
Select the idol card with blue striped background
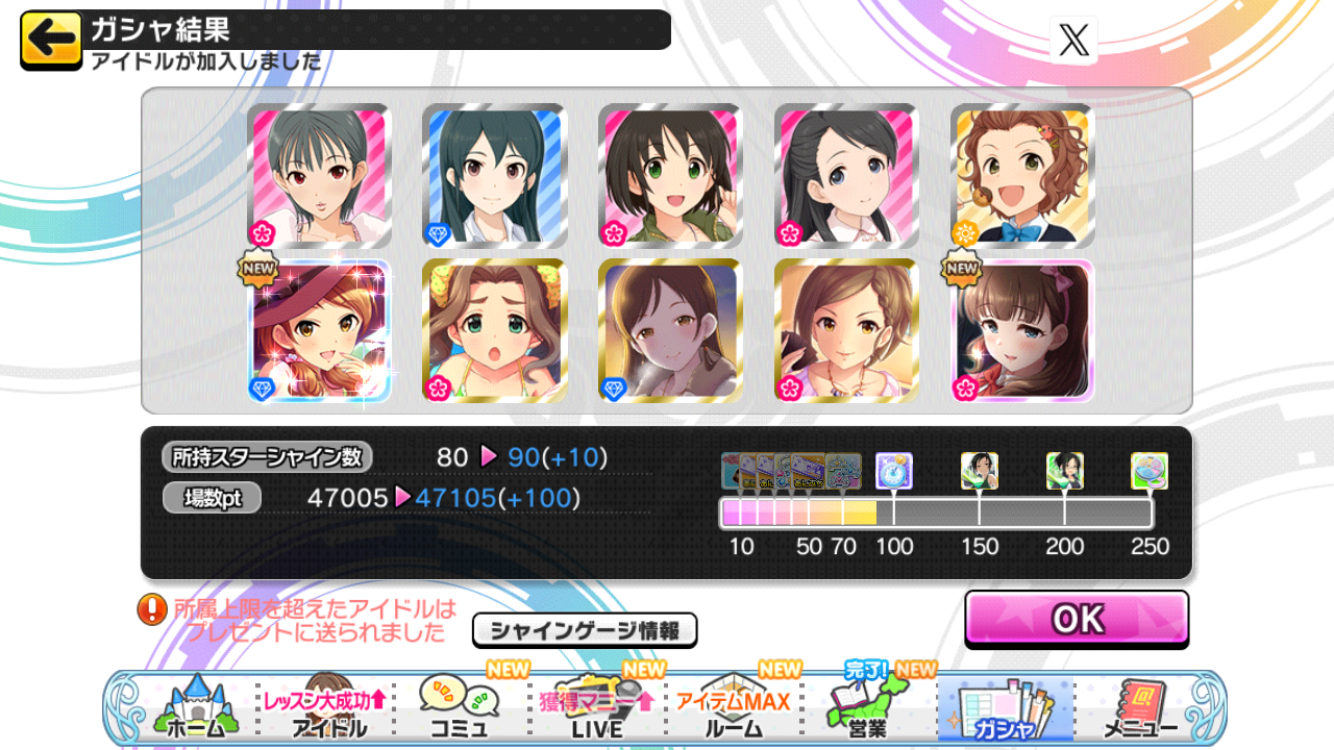(495, 176)
